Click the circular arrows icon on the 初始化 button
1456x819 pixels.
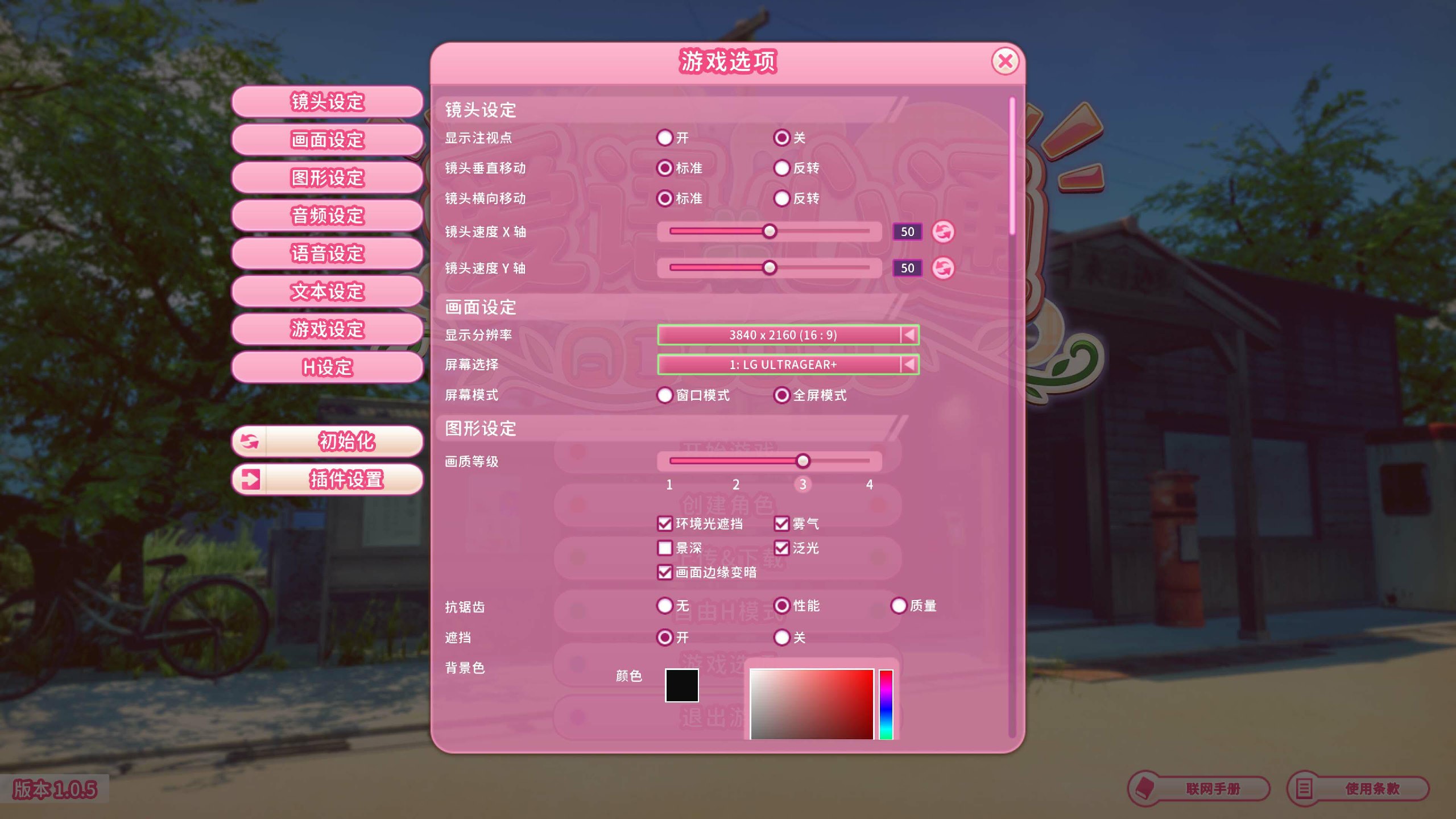(249, 442)
